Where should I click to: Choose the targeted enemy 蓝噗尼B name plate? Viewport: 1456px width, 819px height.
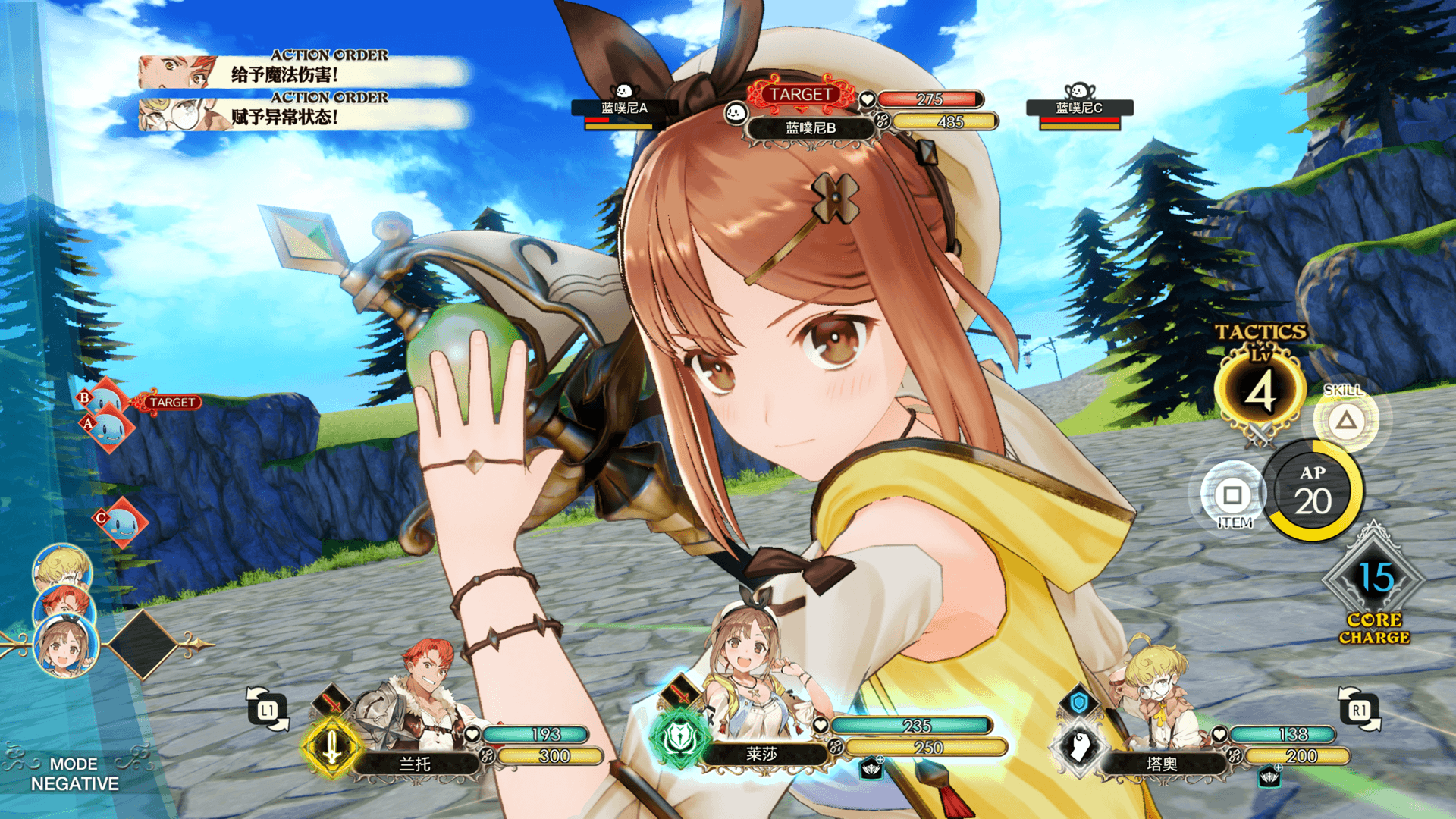tap(810, 128)
